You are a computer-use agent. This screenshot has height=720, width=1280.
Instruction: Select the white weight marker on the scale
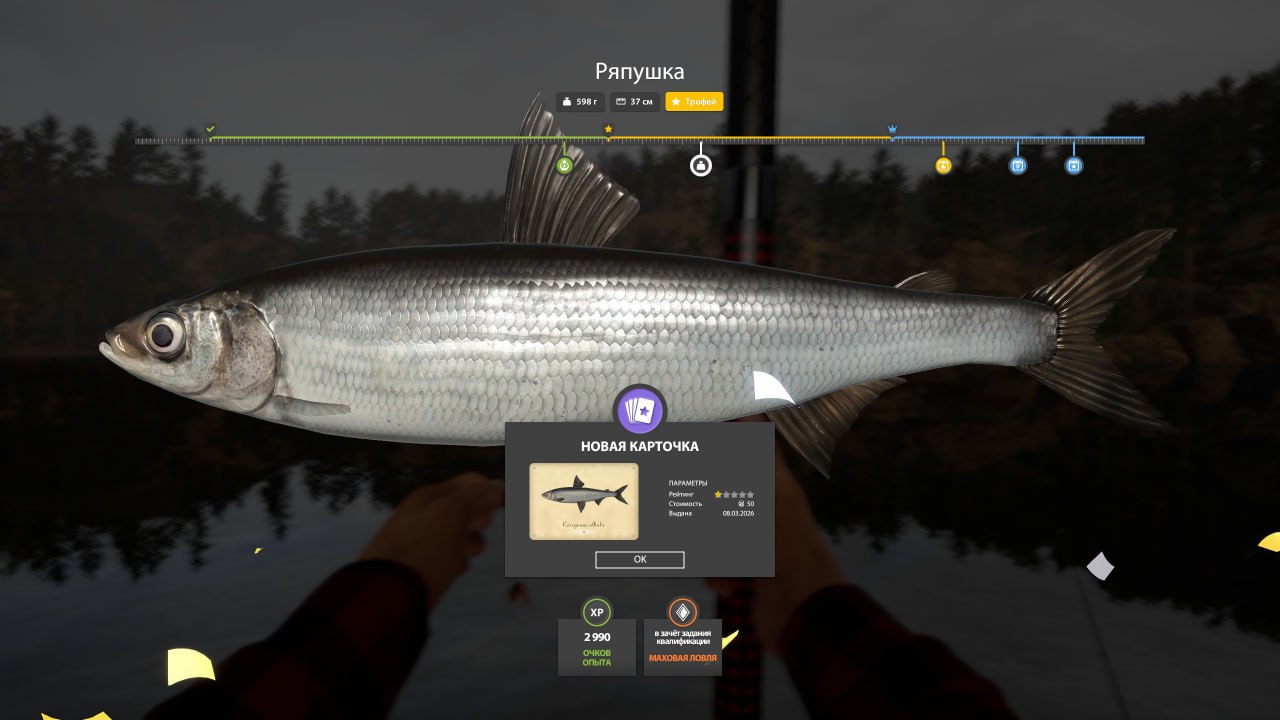(701, 166)
